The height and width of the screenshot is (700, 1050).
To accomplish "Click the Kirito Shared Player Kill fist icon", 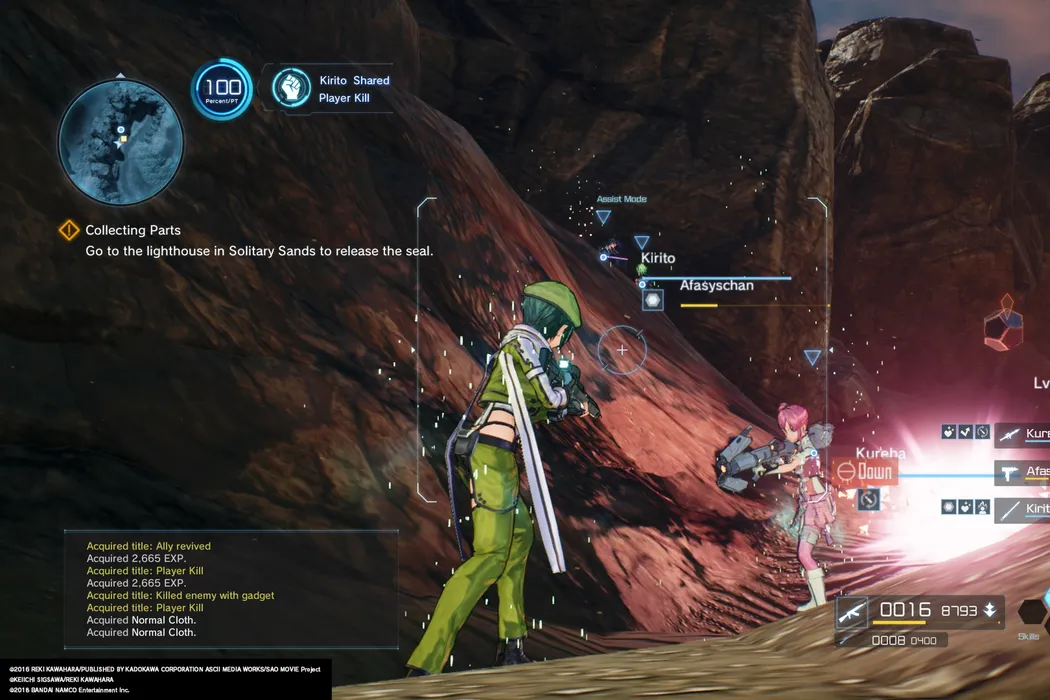I will pyautogui.click(x=291, y=88).
